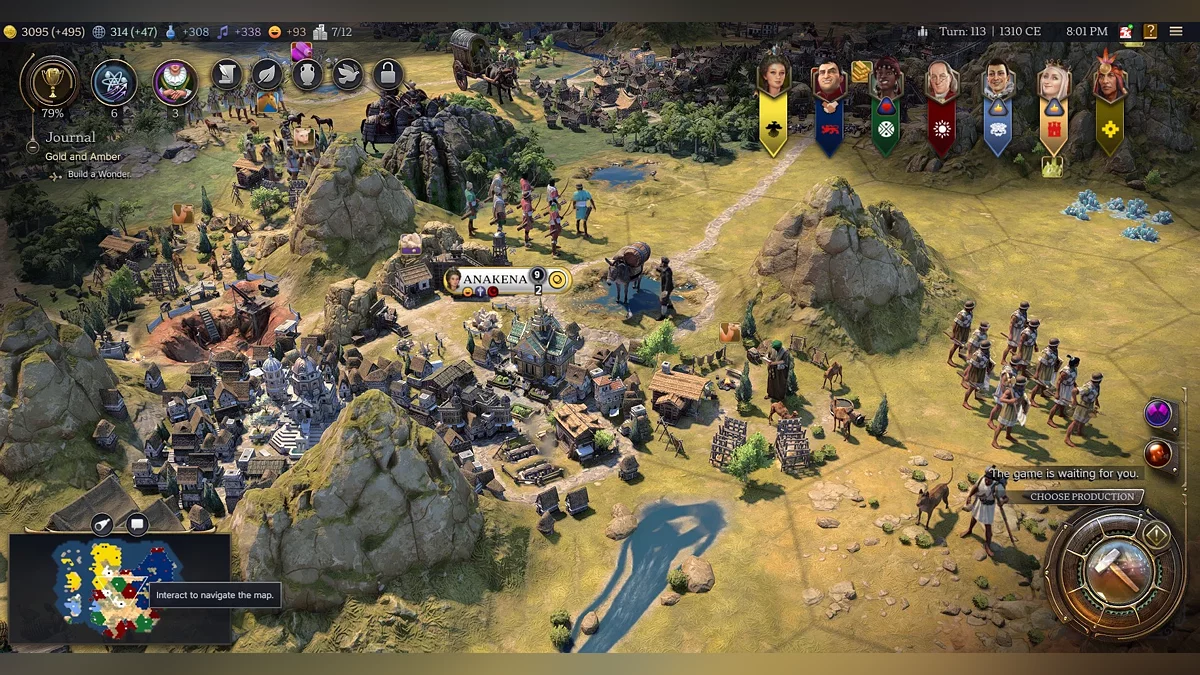This screenshot has width=1200, height=675.
Task: Open the resources leaf icon
Action: point(267,74)
